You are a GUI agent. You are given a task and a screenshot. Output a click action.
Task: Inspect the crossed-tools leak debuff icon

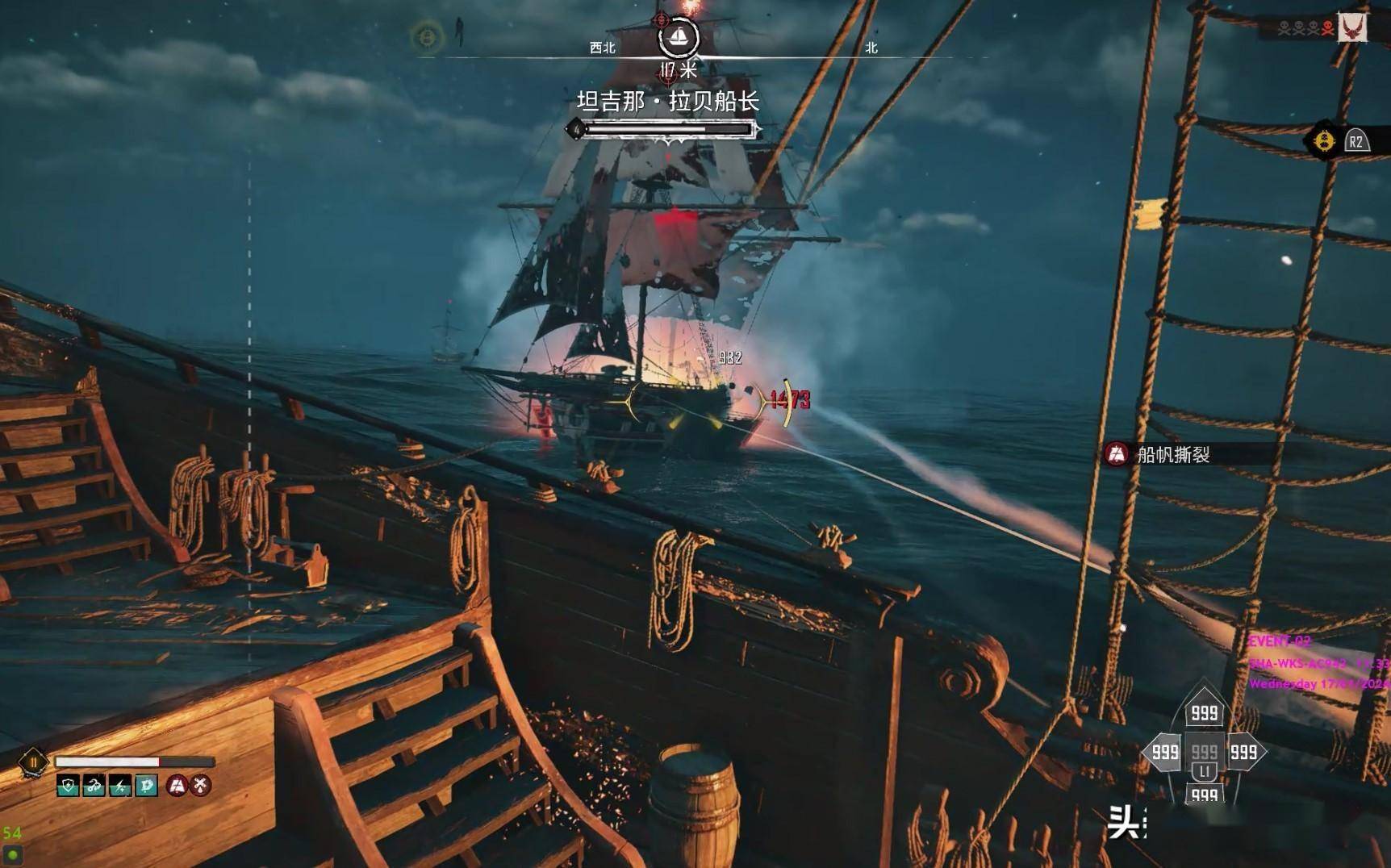[x=200, y=785]
